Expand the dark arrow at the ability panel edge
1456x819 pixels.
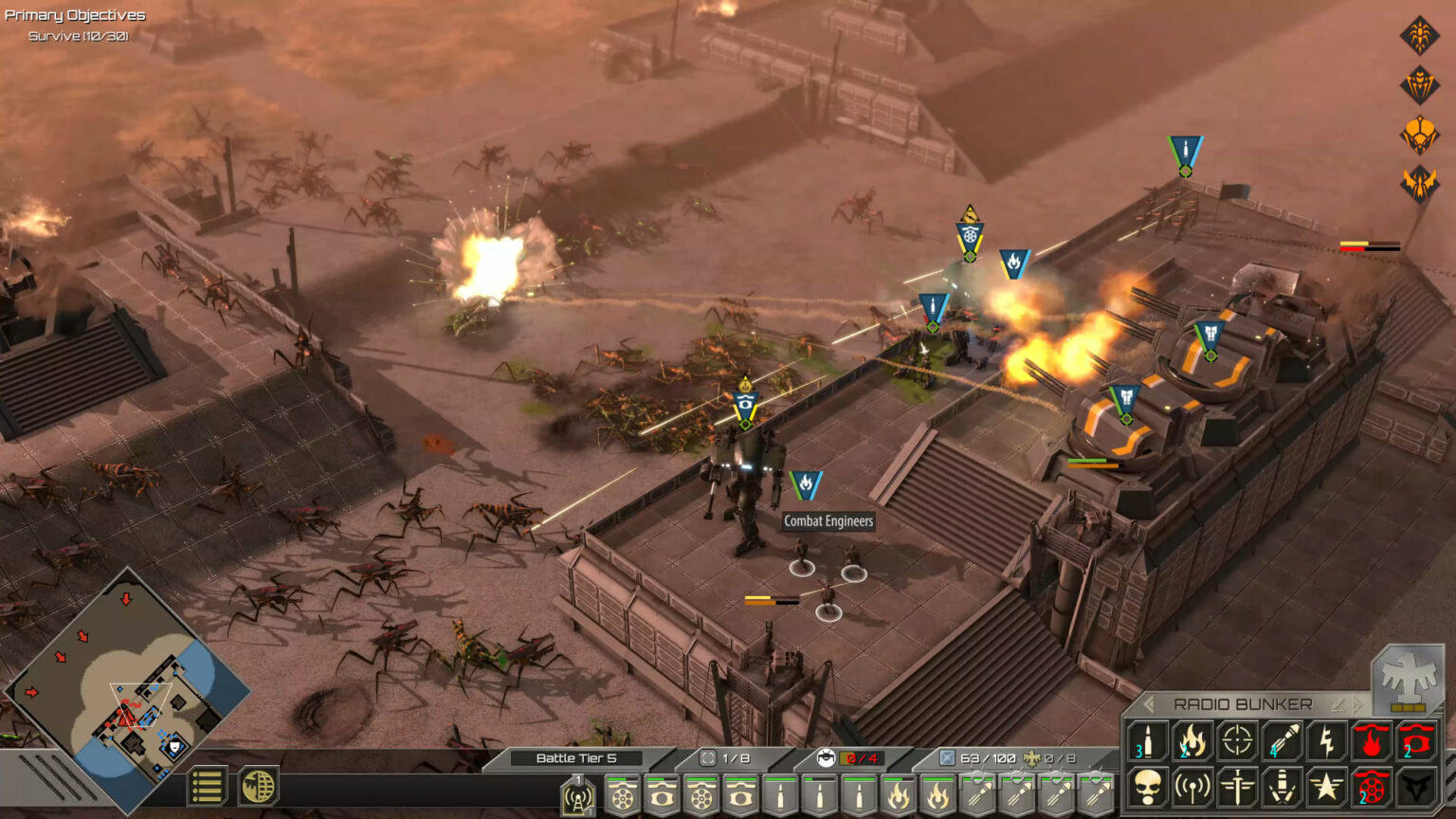(x=1414, y=787)
